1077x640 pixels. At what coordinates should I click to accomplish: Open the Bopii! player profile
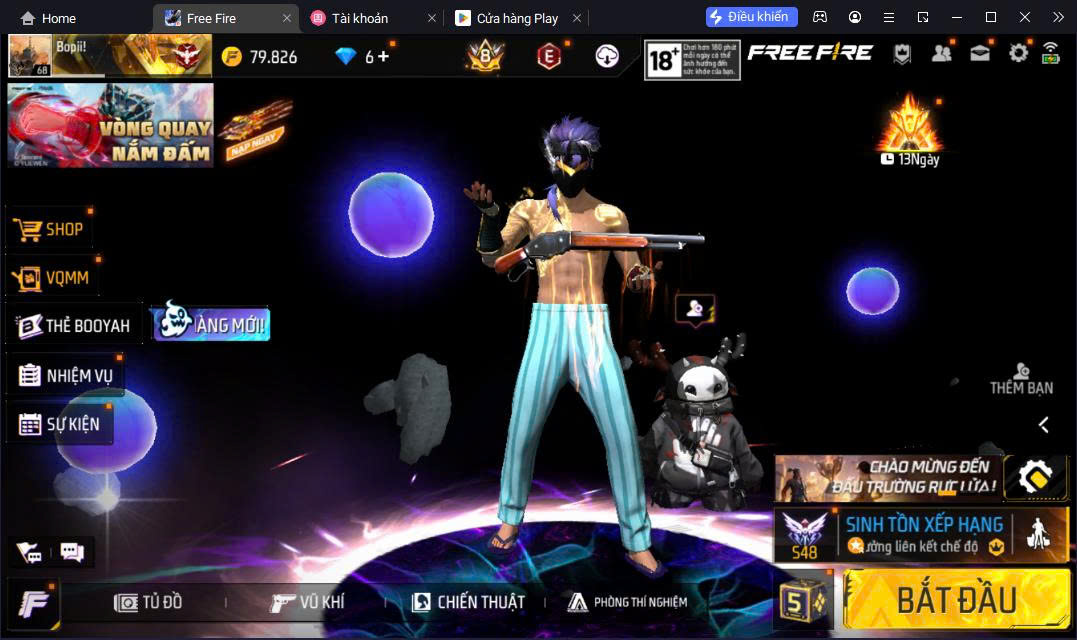(30, 56)
